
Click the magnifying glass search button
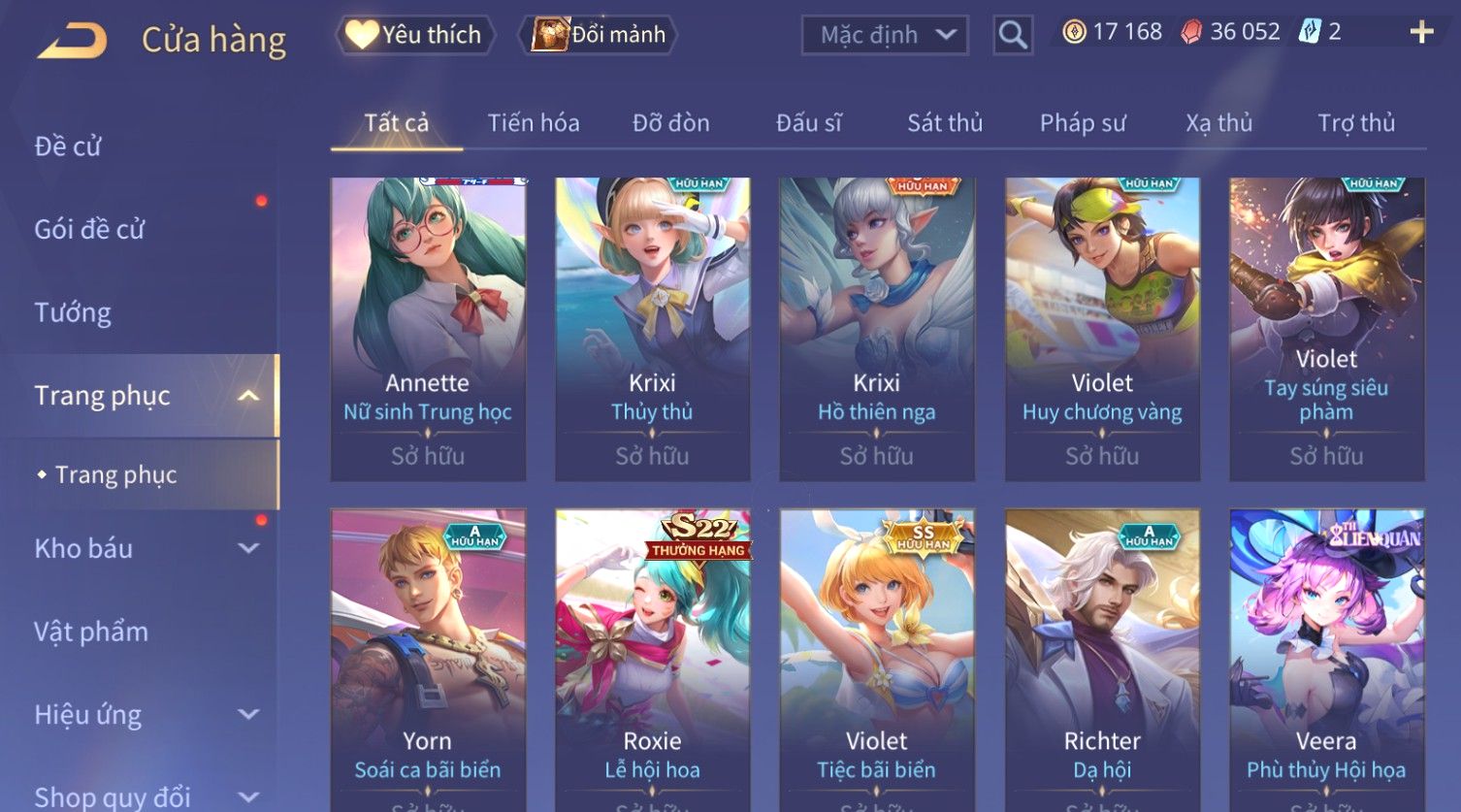click(x=1012, y=36)
